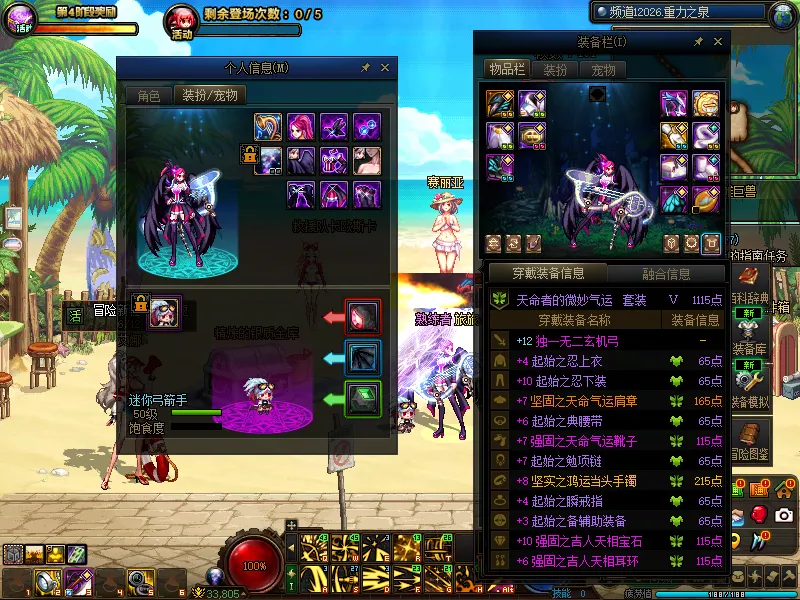Viewport: 800px width, 600px height.
Task: Open the 物品栏 items tab
Action: click(x=506, y=69)
